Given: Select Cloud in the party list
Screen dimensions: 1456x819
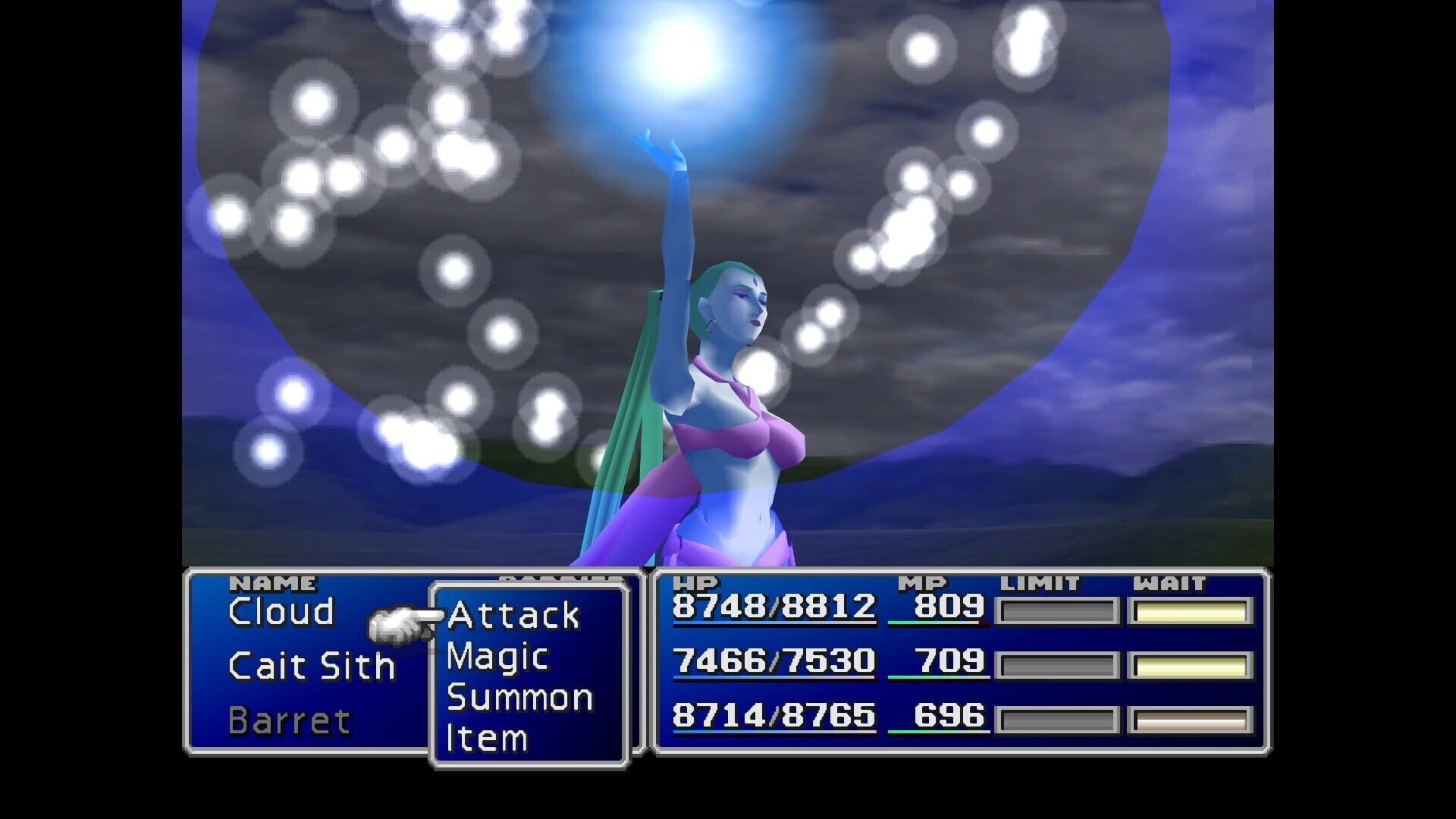Looking at the screenshot, I should [282, 611].
